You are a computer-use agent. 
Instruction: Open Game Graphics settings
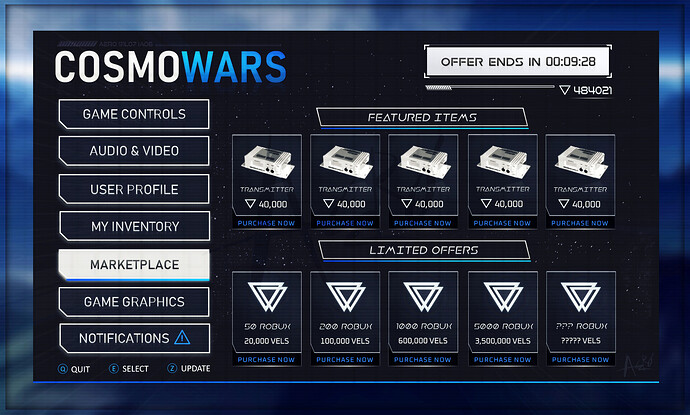[x=134, y=302]
